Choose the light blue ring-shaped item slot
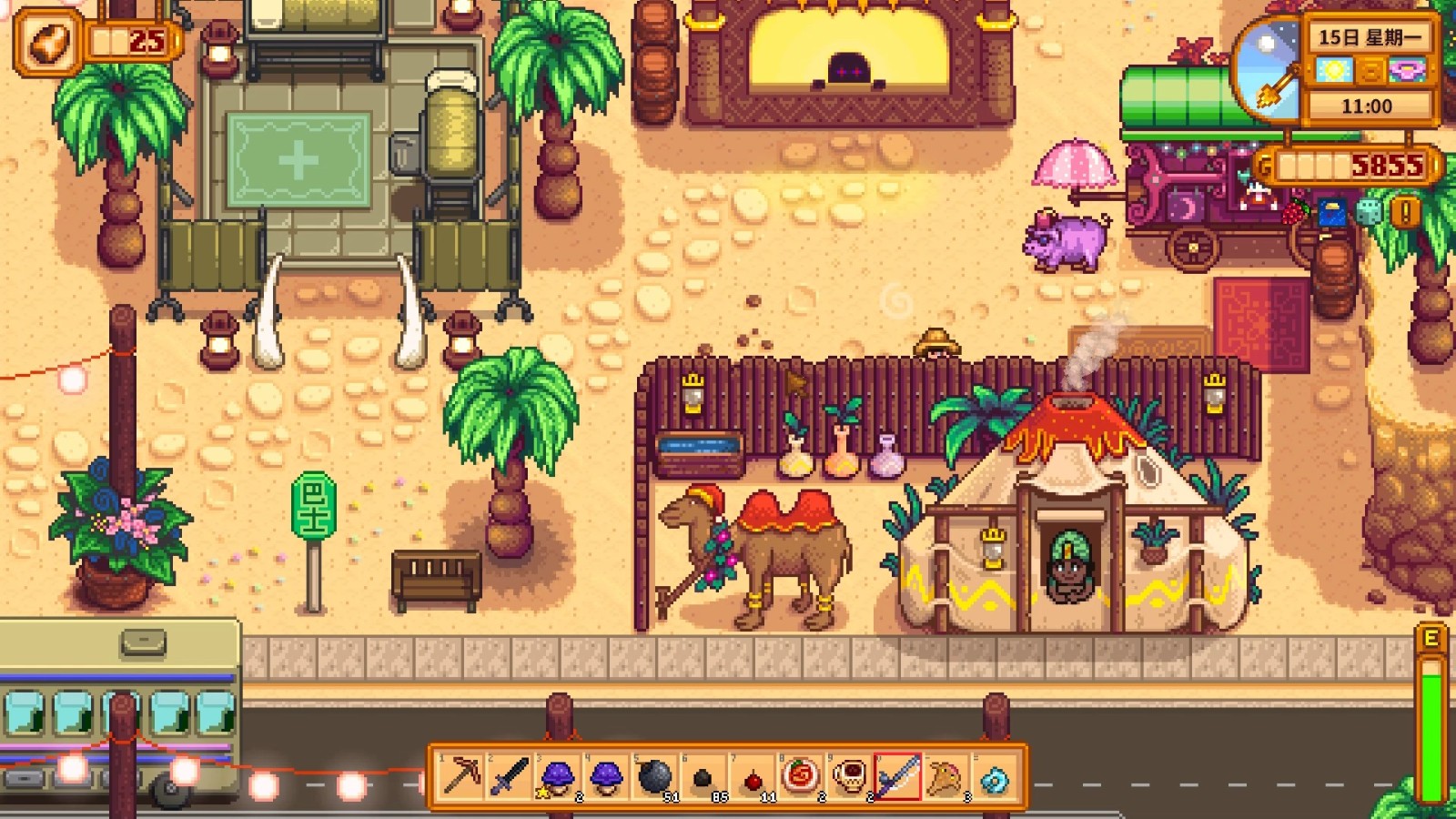1456x819 pixels. [x=995, y=777]
